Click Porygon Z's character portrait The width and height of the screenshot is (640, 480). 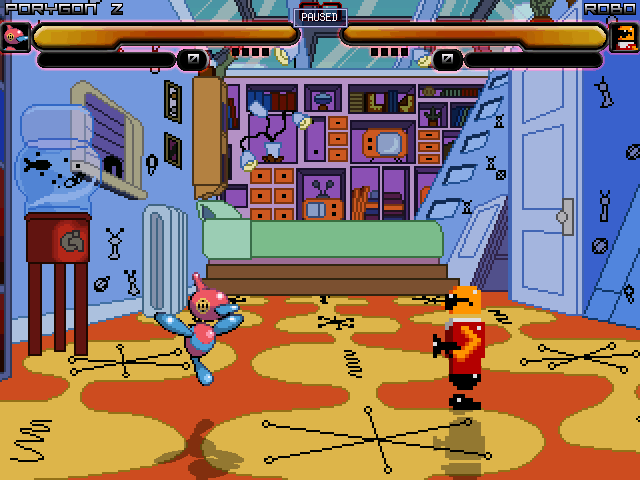point(15,37)
